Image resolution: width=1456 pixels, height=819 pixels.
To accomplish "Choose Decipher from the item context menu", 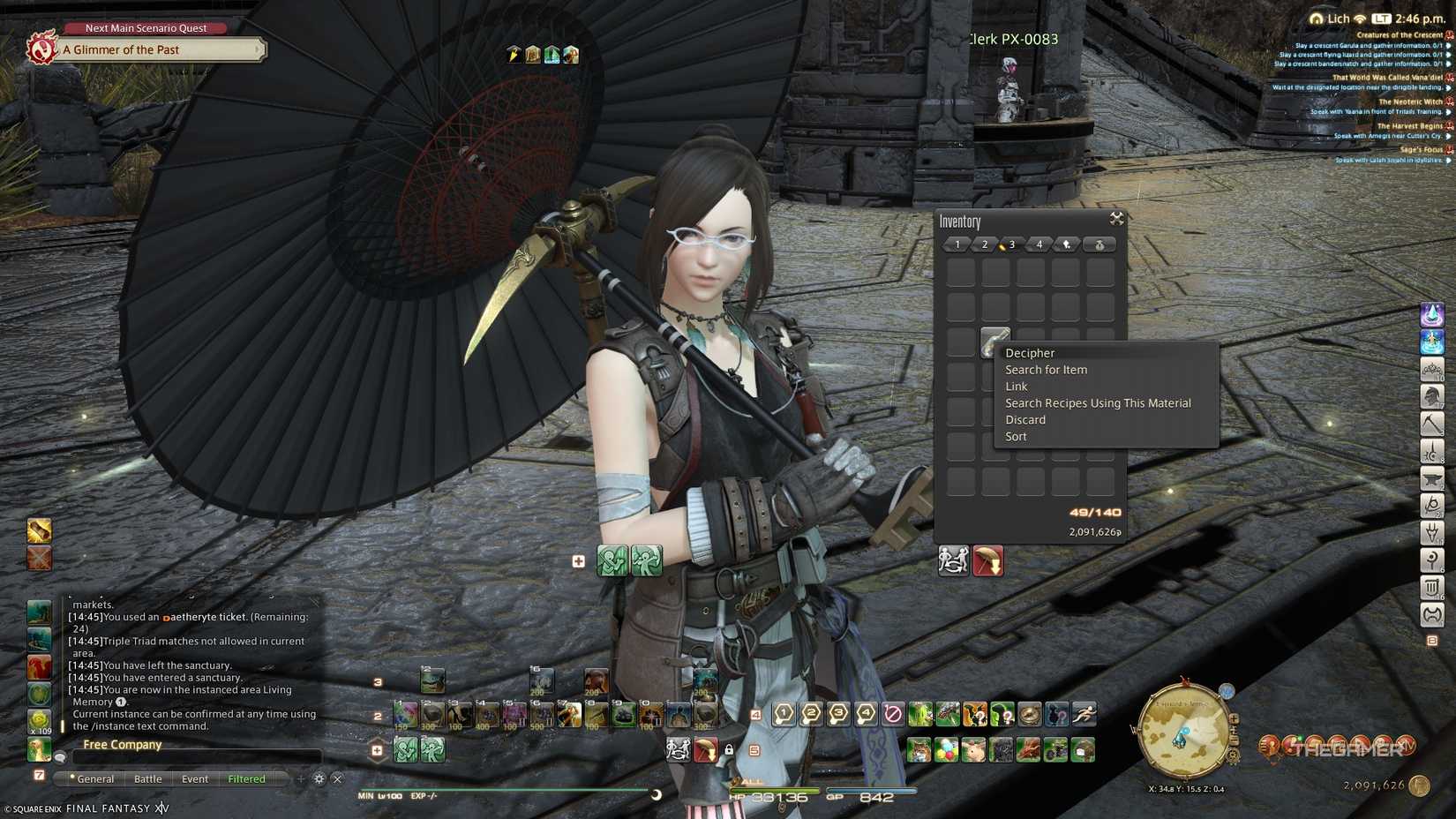I will coord(1029,352).
